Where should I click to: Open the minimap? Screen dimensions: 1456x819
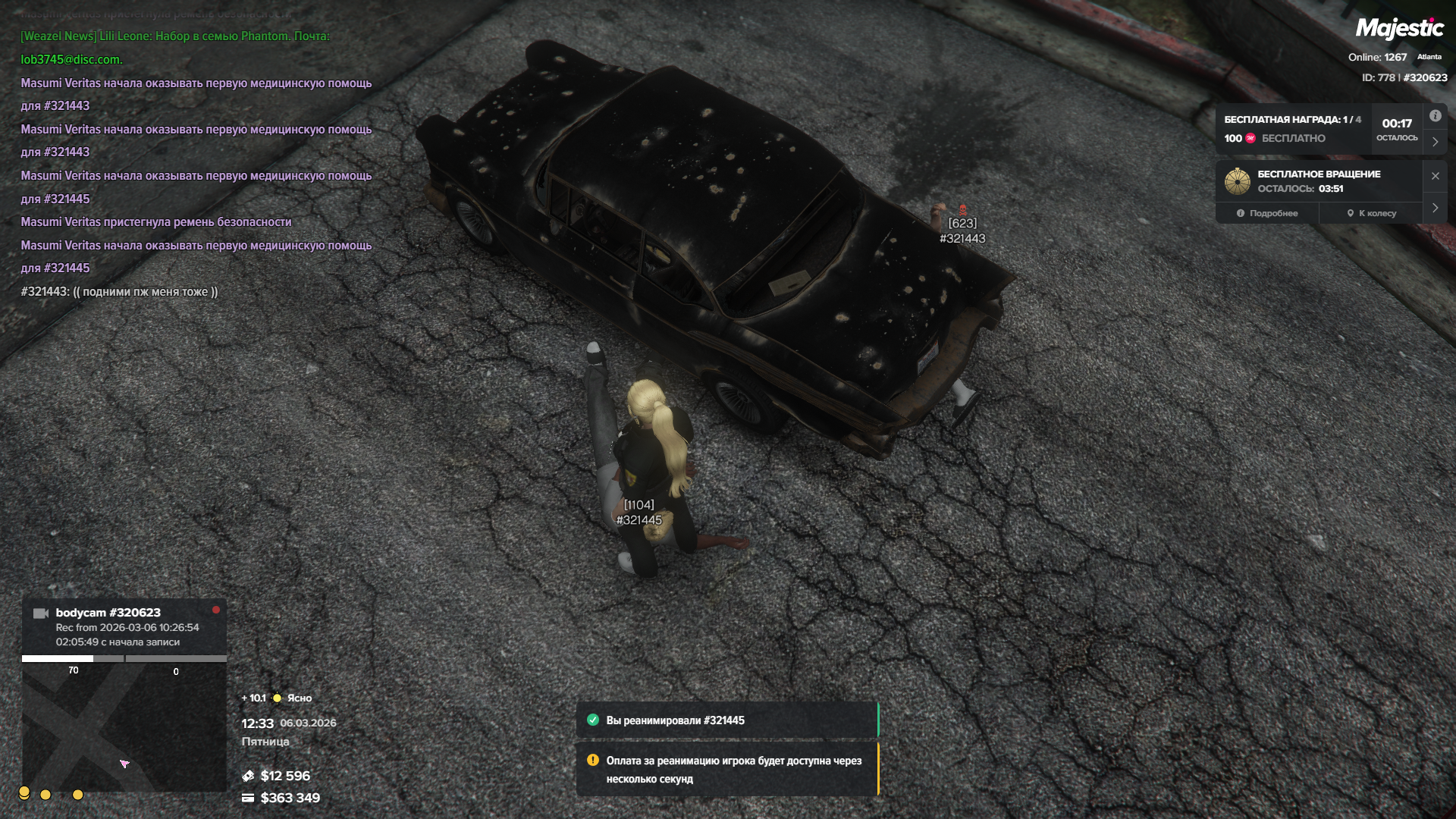[x=124, y=728]
